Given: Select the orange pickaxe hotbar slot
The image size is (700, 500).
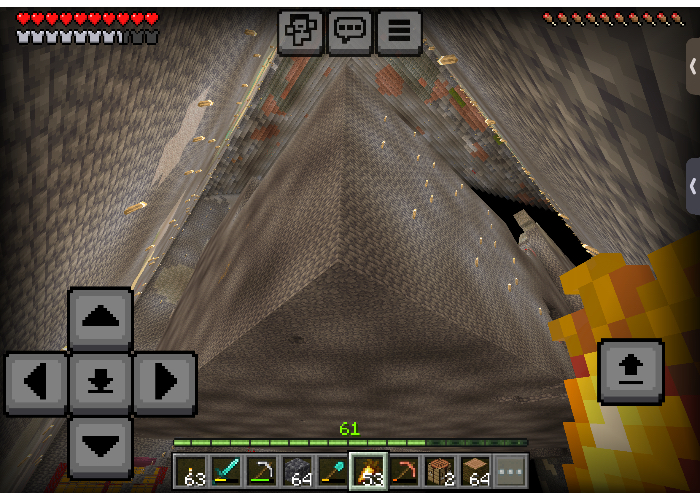Looking at the screenshot, I should point(404,471).
